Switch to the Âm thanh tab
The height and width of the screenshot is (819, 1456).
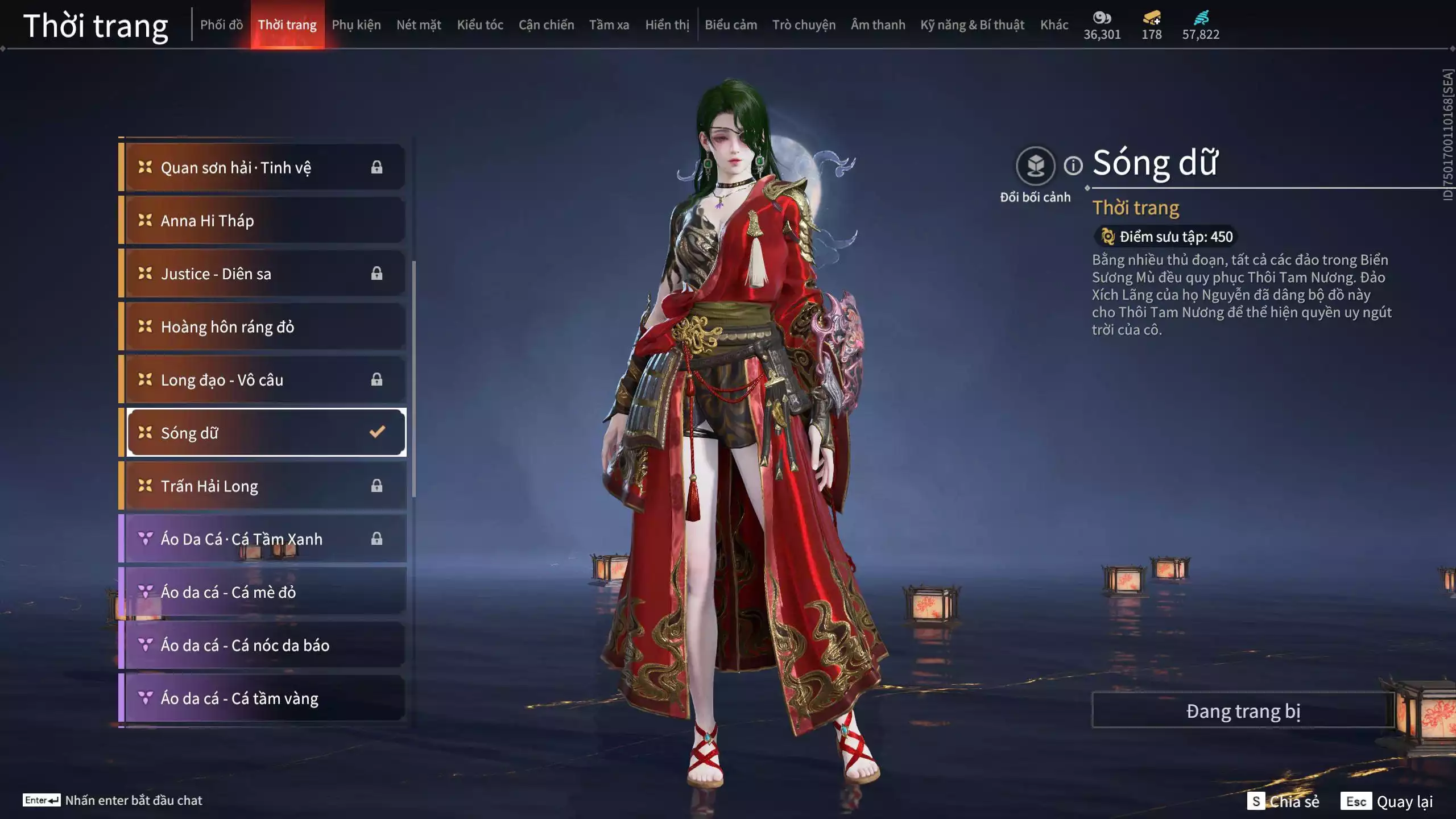(878, 24)
